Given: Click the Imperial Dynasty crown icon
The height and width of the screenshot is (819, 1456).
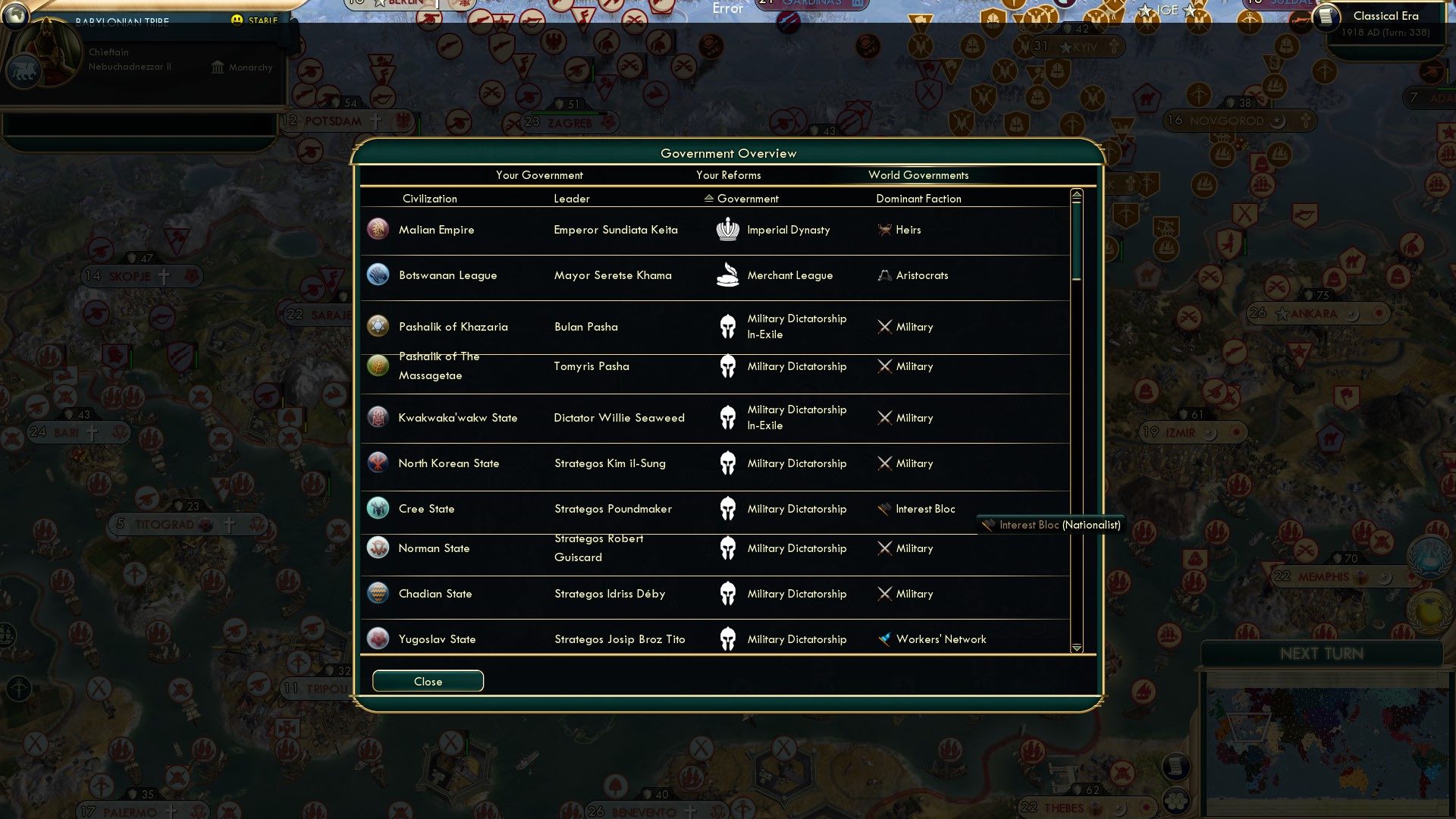Looking at the screenshot, I should [728, 229].
